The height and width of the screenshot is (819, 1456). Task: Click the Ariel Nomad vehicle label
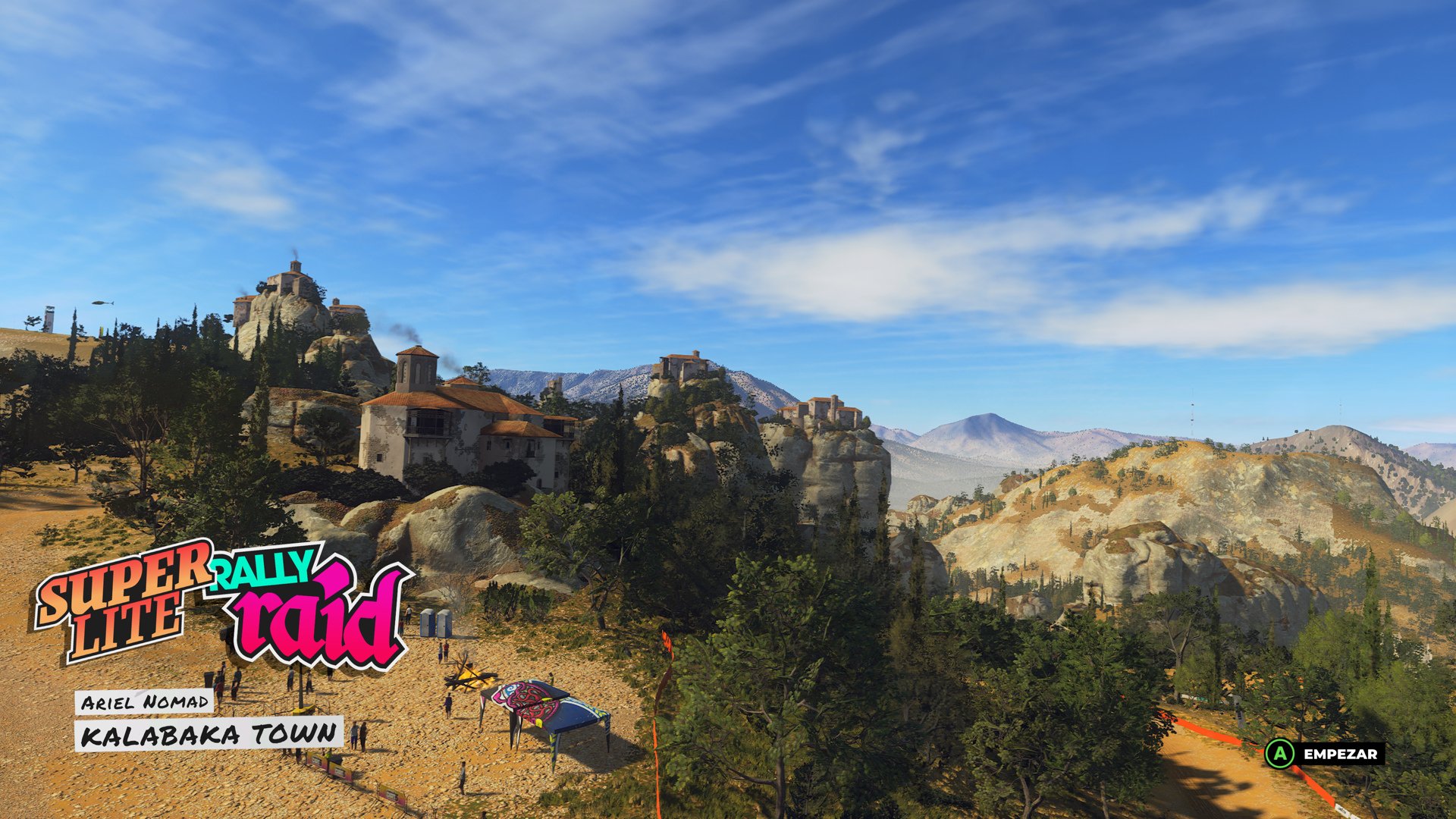click(x=146, y=702)
